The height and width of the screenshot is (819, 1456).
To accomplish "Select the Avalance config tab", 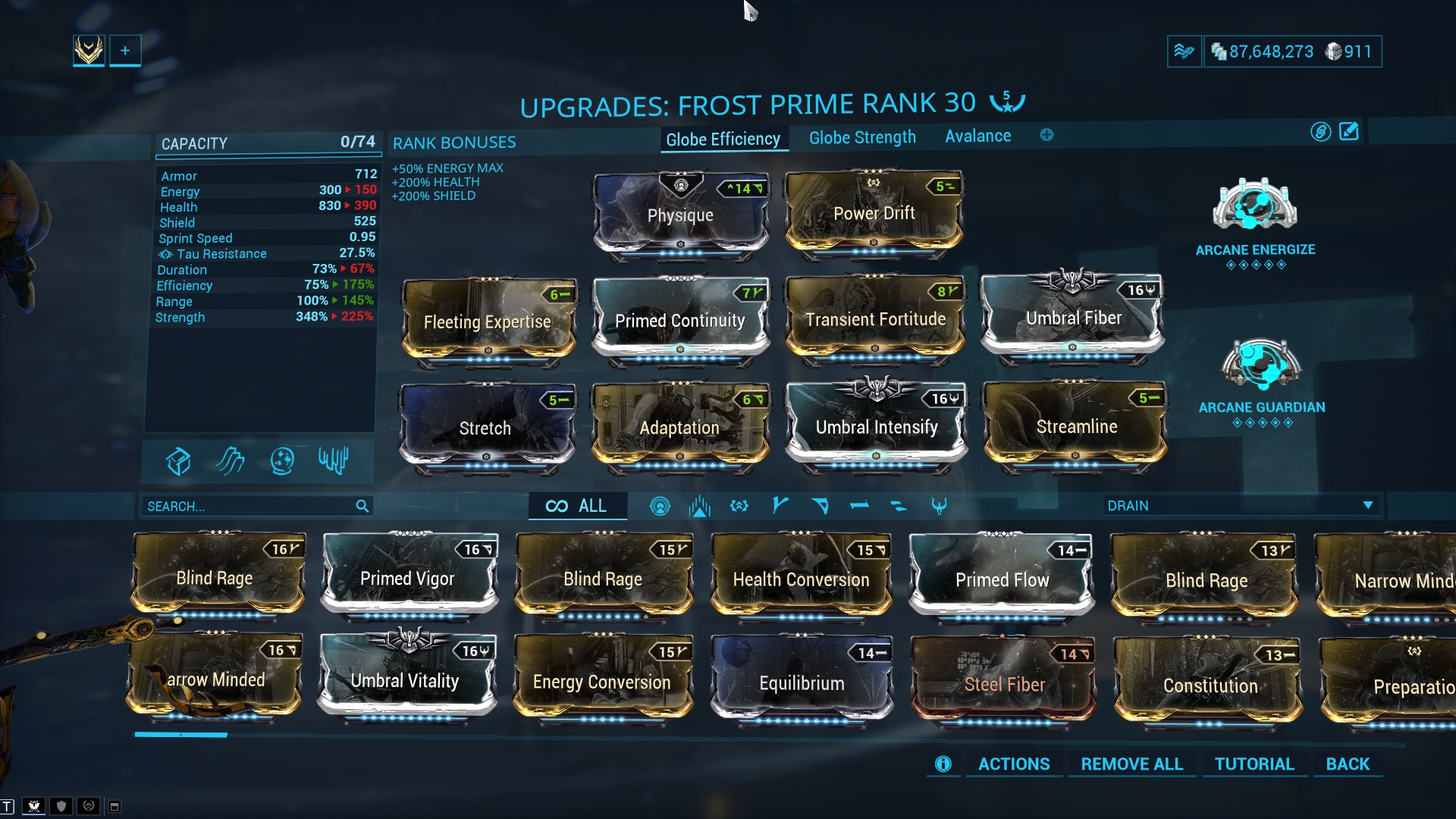I will pyautogui.click(x=977, y=136).
